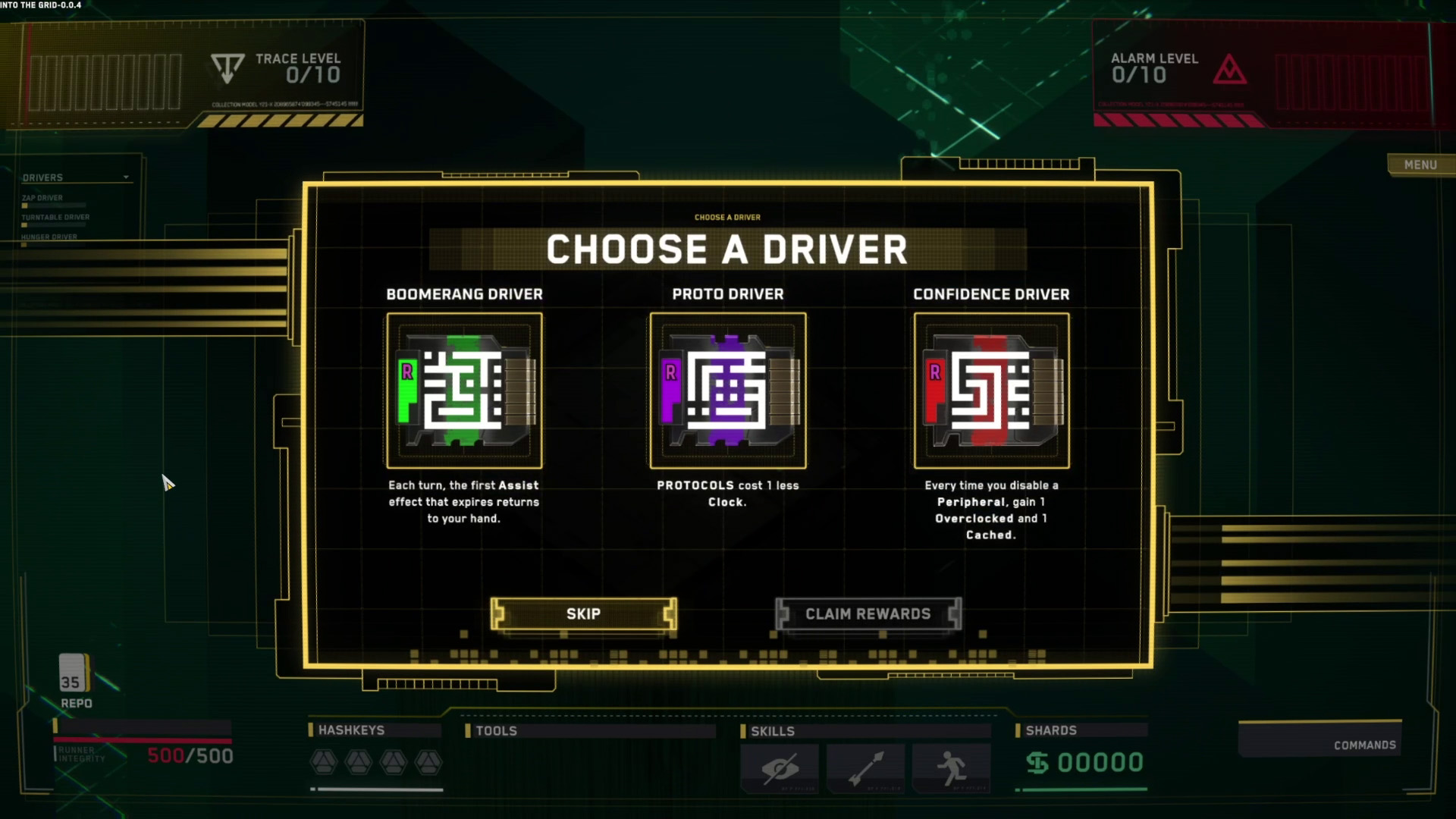This screenshot has width=1456, height=819.
Task: Click the Claim Rewards button
Action: 868,613
